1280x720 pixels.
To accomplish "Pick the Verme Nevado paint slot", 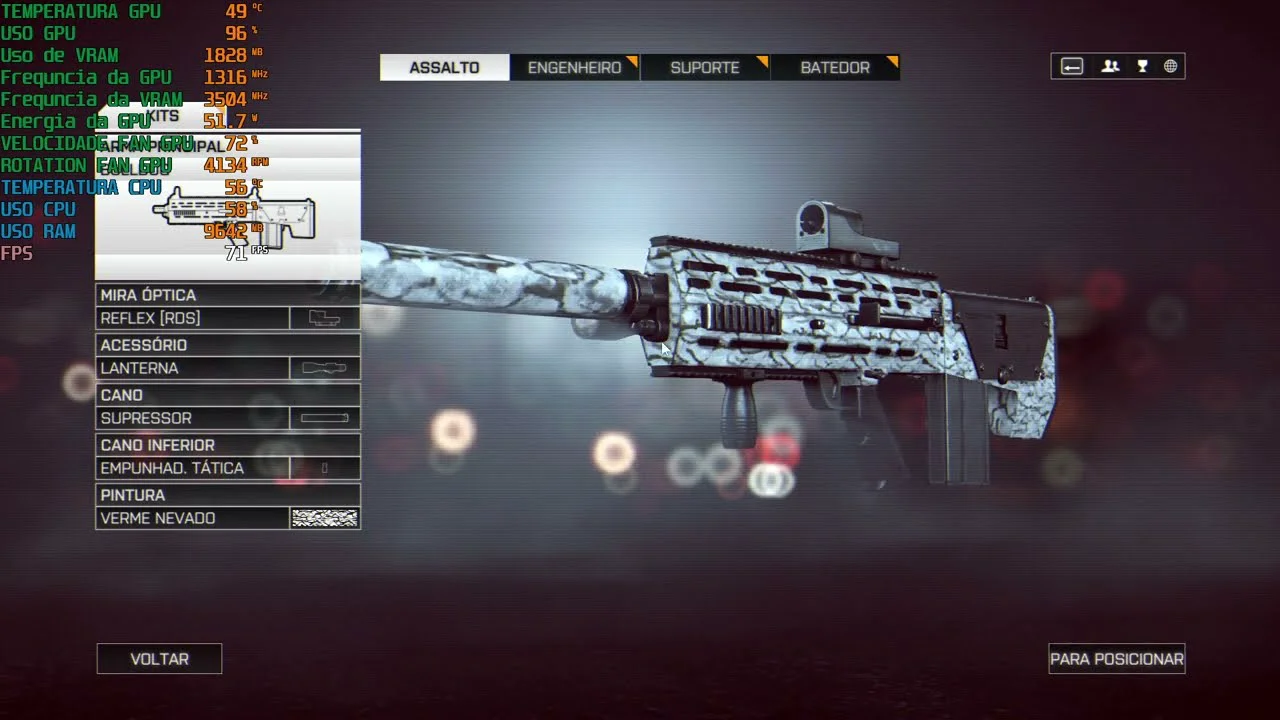I will pos(228,518).
